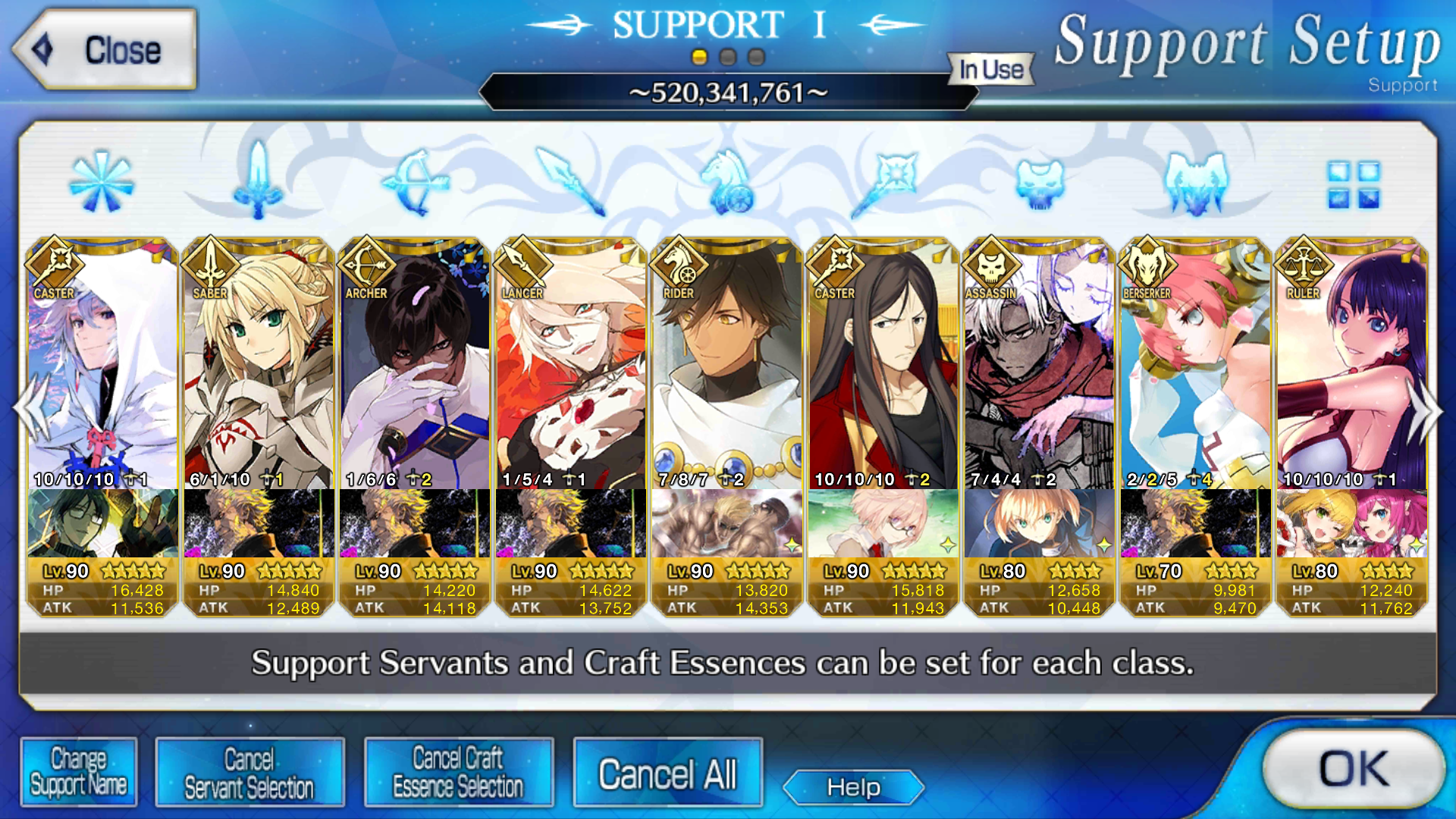Change Support Name
Viewport: 1456px width, 819px height.
[79, 772]
